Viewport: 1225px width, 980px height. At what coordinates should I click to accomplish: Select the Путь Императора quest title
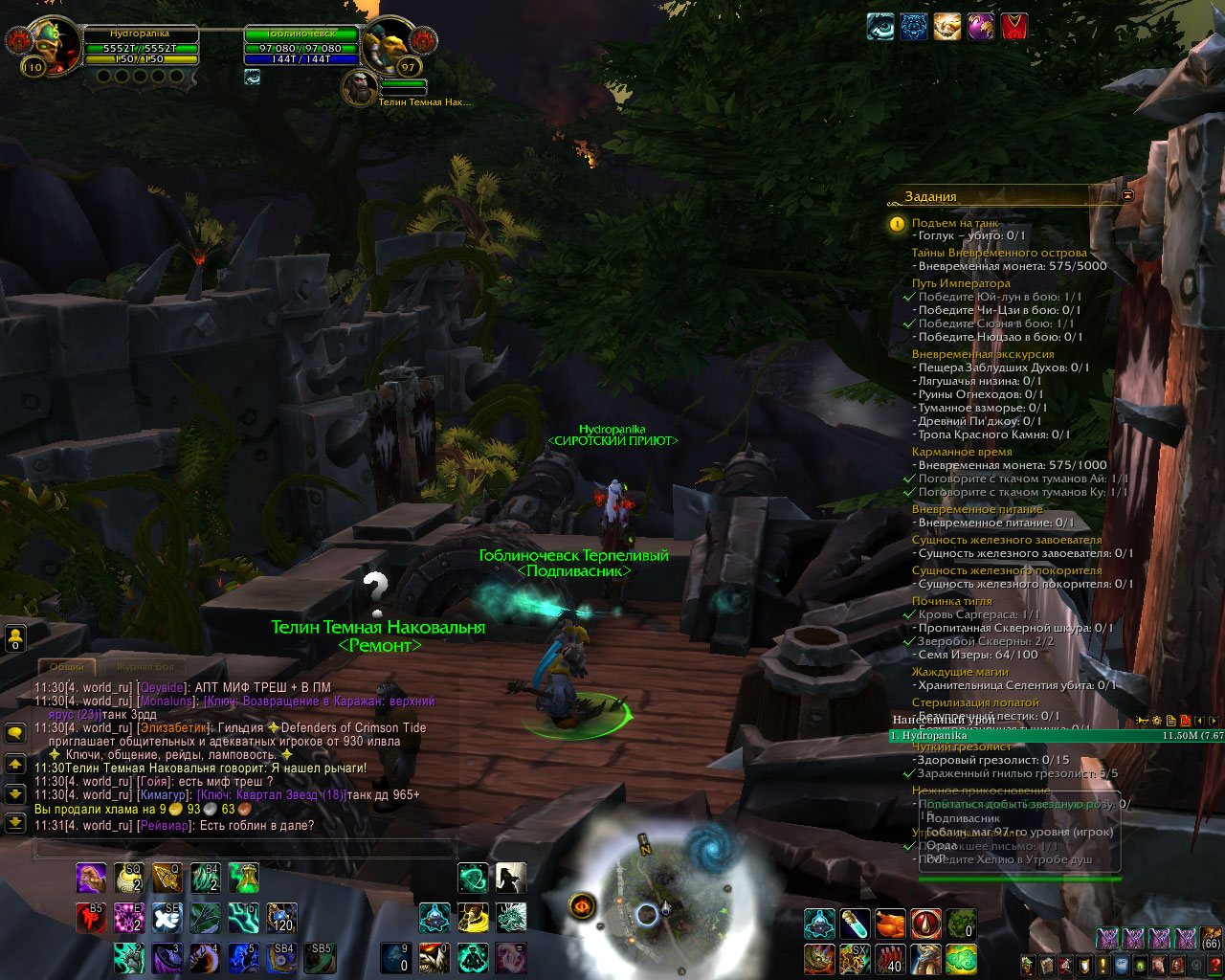click(960, 283)
